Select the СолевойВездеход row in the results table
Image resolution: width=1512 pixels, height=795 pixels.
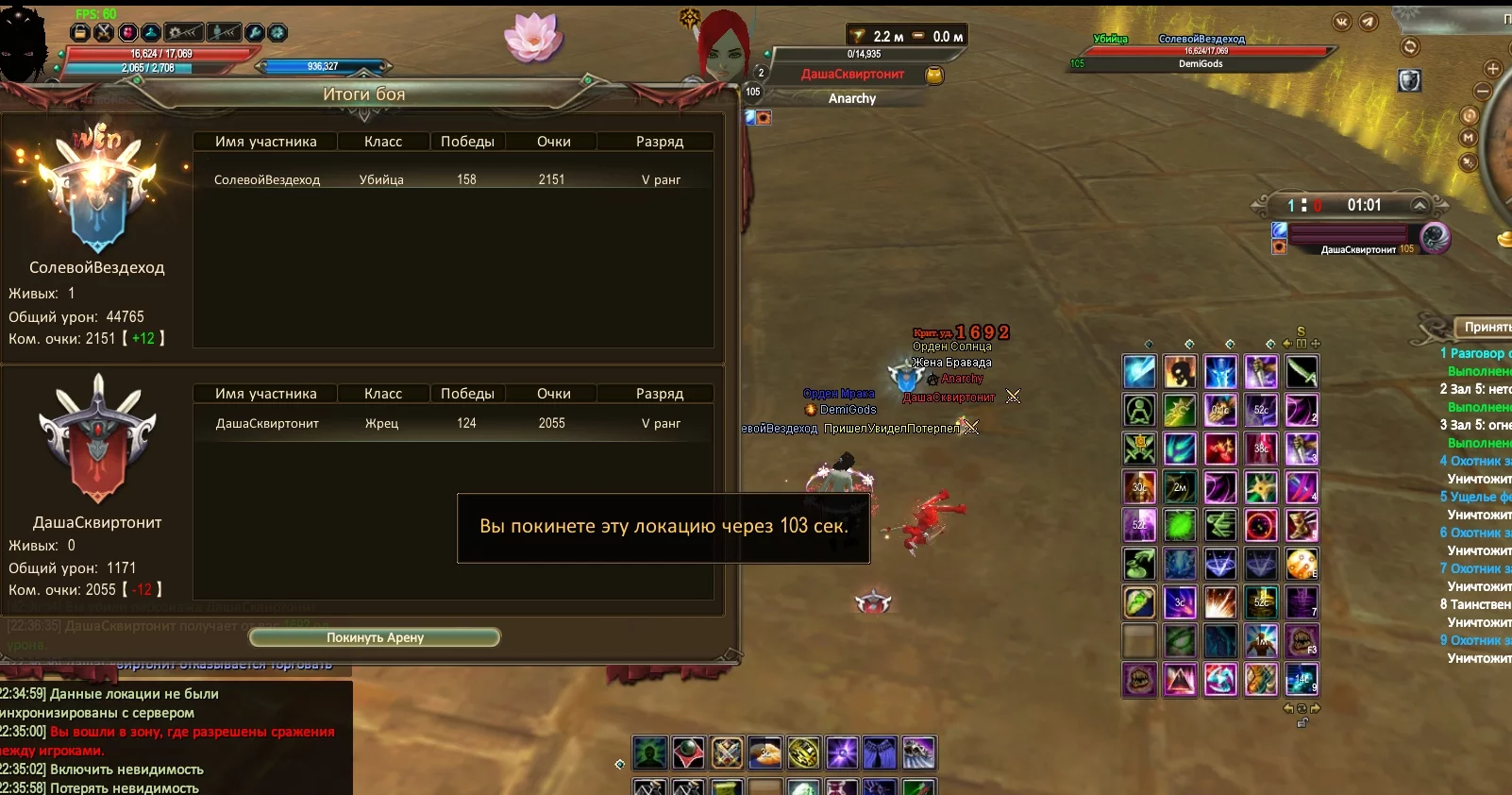tap(453, 179)
